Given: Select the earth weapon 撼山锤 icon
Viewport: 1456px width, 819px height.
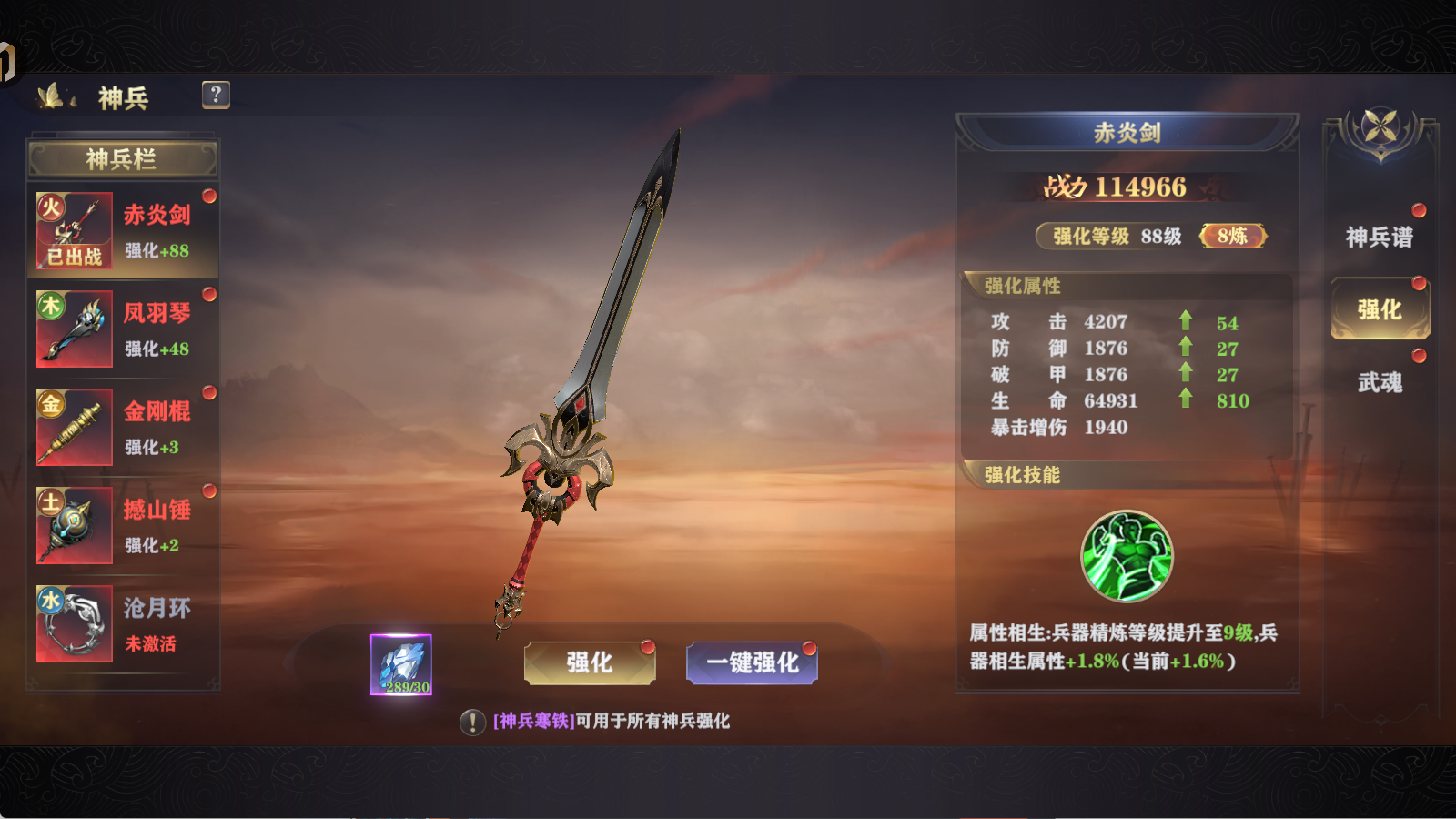Looking at the screenshot, I should 73,525.
